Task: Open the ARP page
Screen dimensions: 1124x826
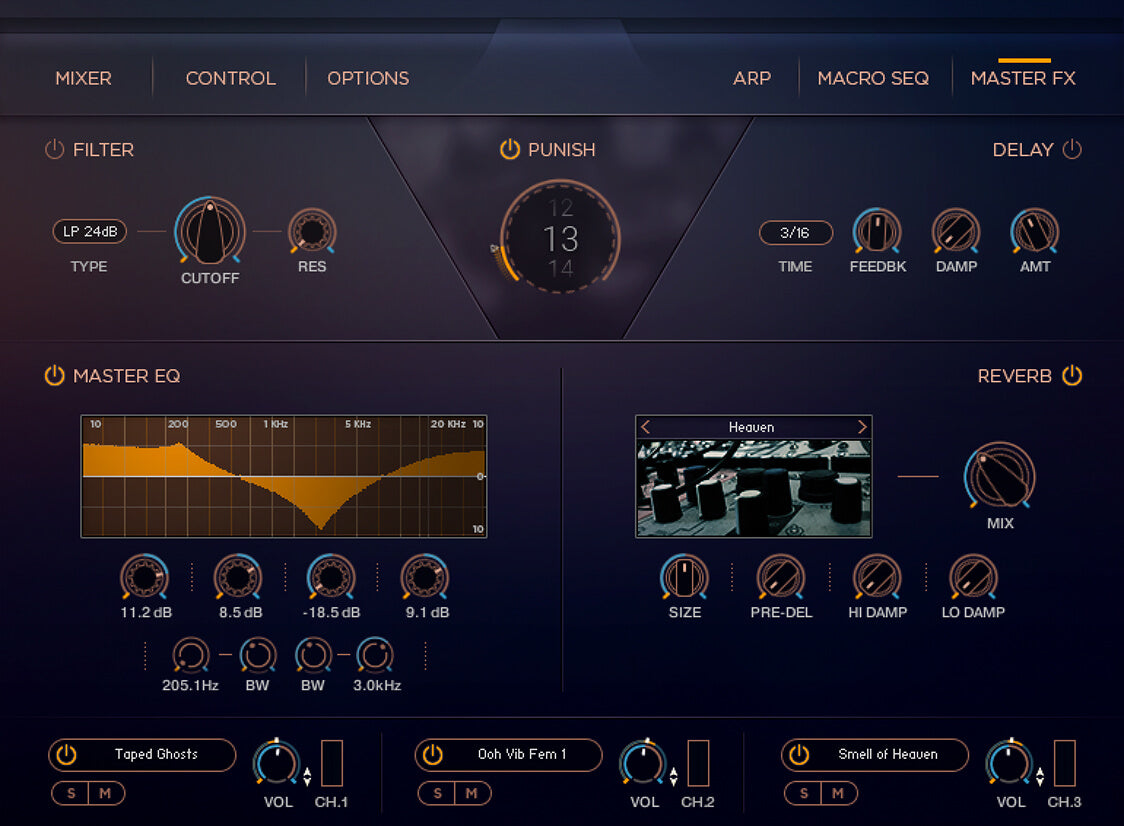Action: tap(752, 78)
